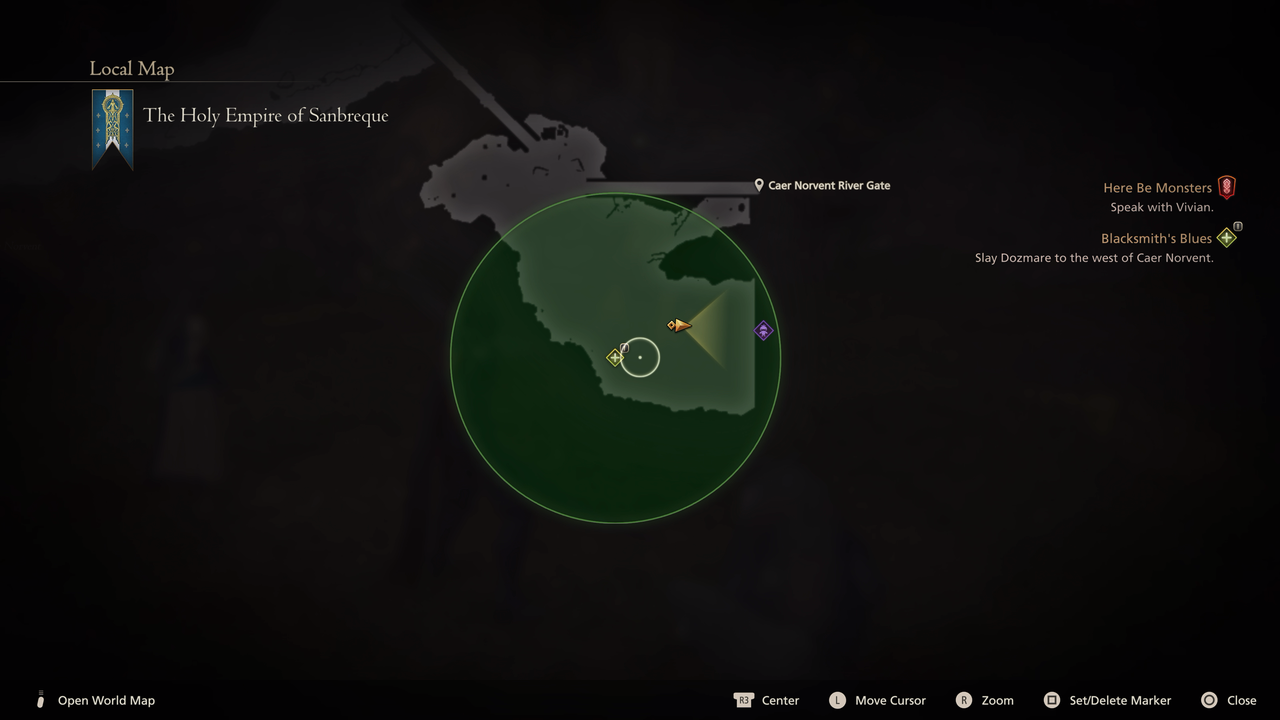
Task: Select the Here Be Monsters quest entry
Action: (x=1157, y=187)
